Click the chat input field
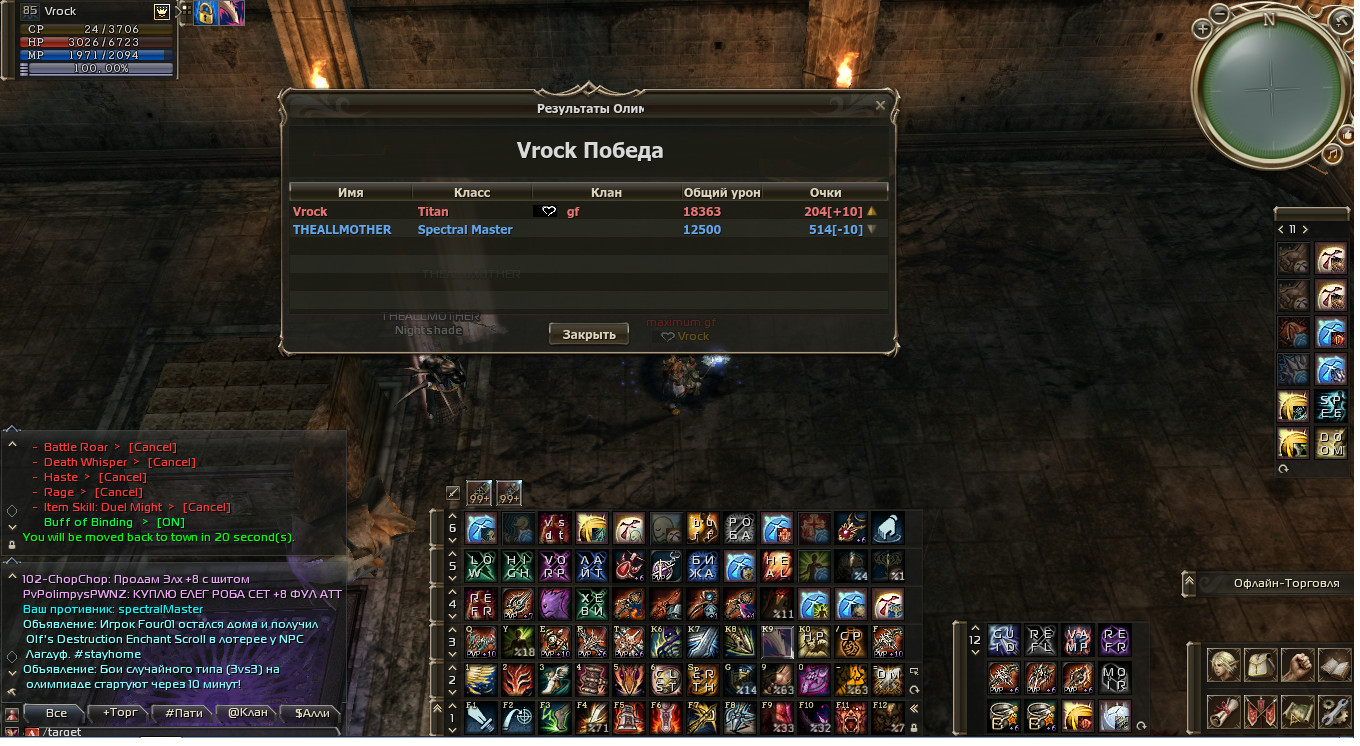The width and height of the screenshot is (1360, 746). [180, 733]
